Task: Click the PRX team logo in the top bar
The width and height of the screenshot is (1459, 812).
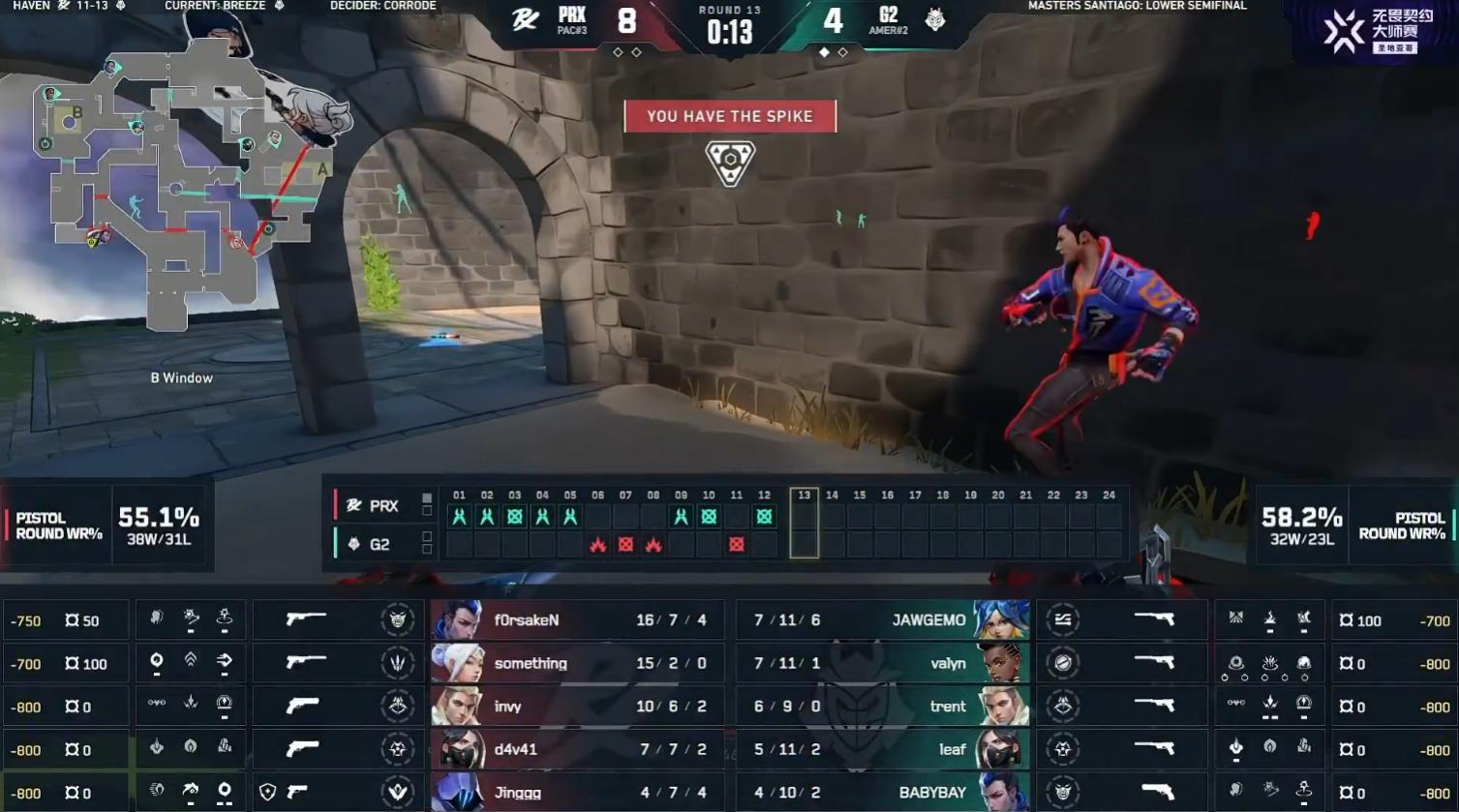Action: 526,20
